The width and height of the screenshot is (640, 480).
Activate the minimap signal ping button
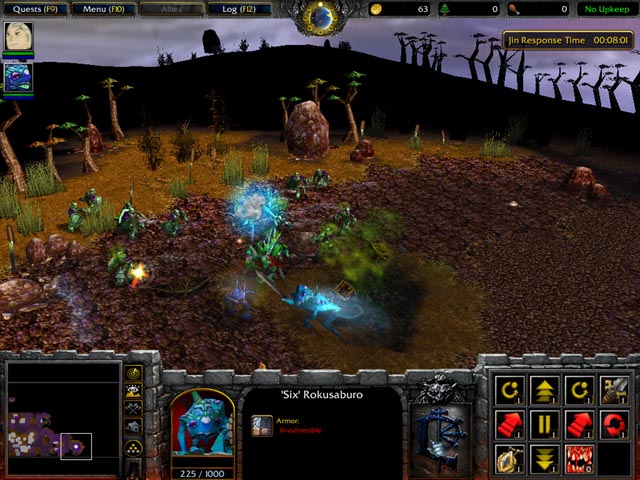pyautogui.click(x=134, y=372)
